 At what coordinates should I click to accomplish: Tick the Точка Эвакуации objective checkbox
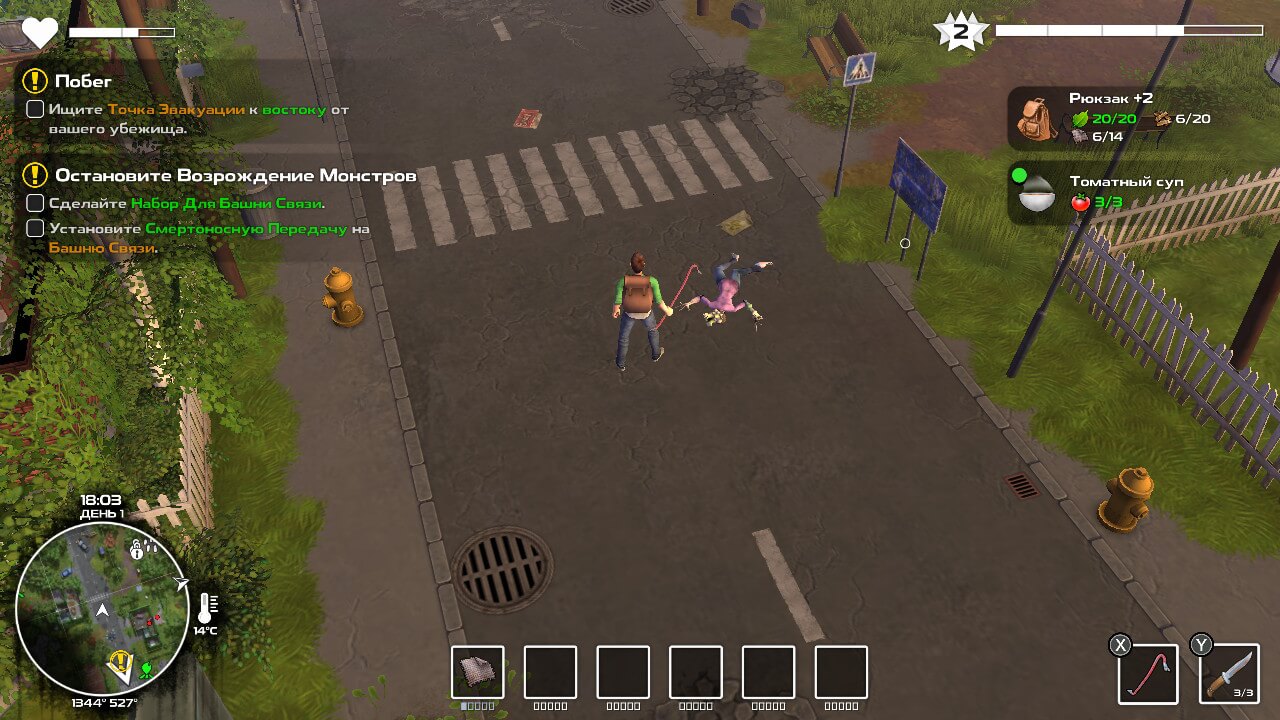coord(35,109)
